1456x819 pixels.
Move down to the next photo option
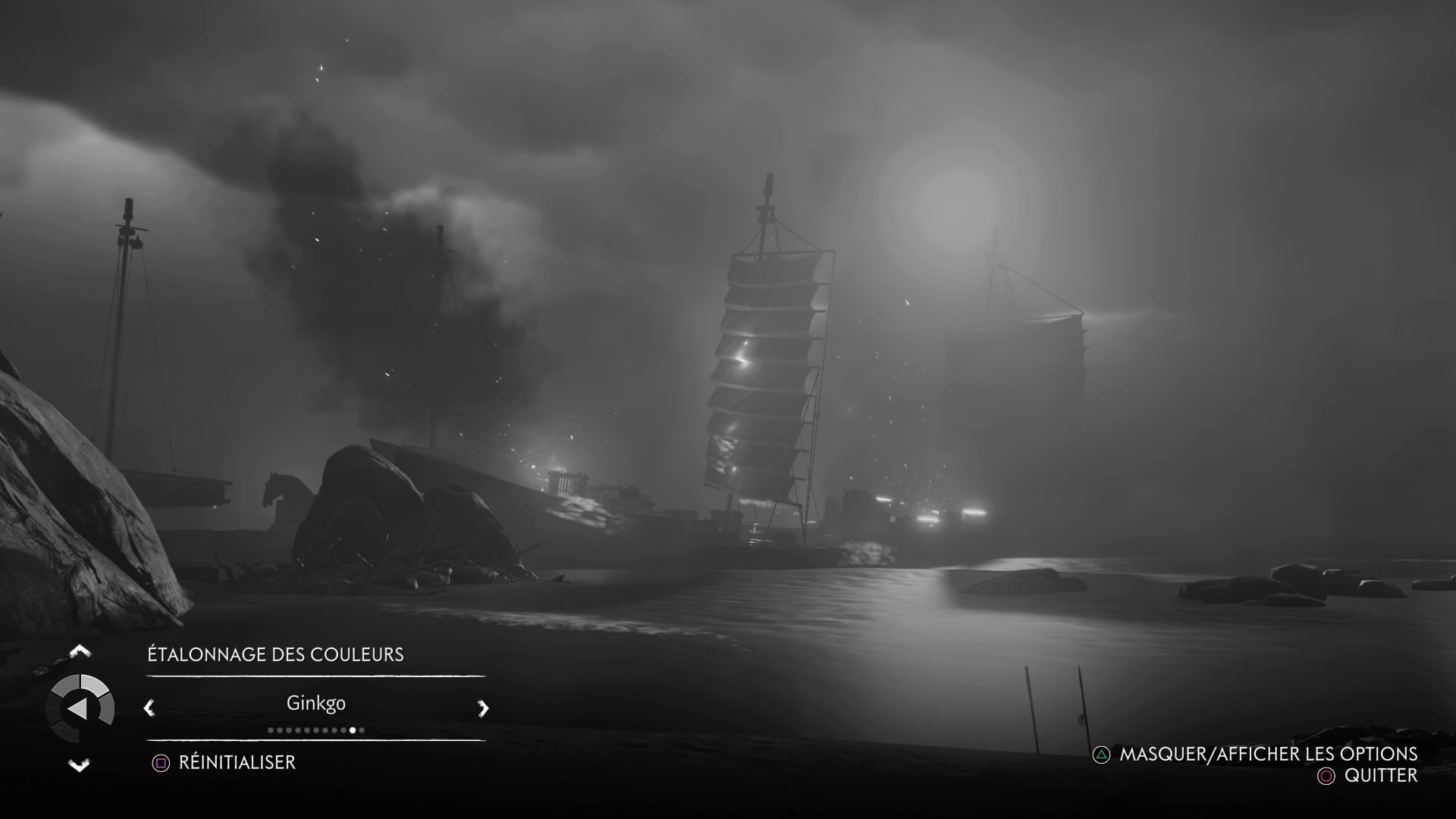click(80, 765)
